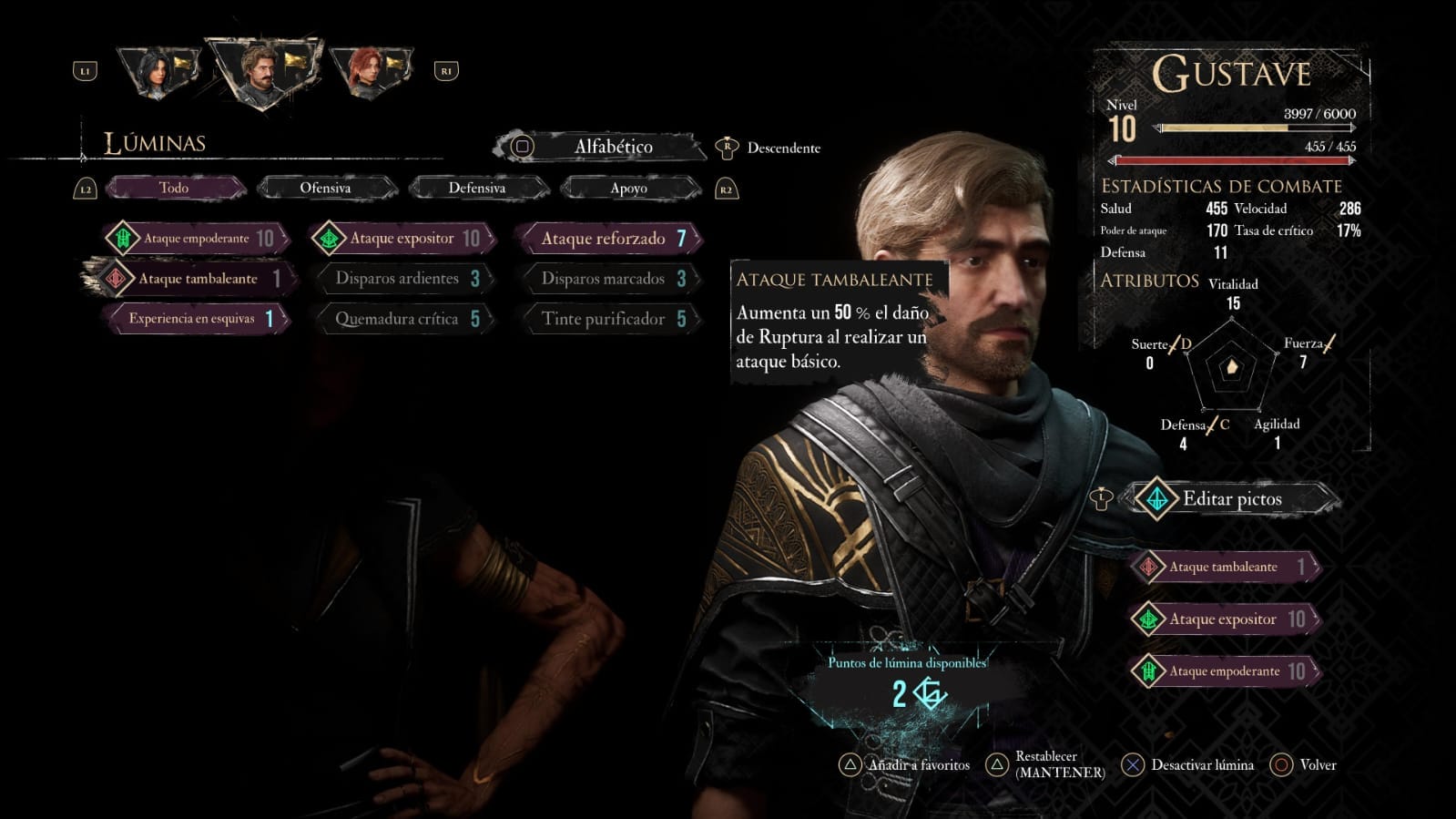This screenshot has width=1456, height=819.
Task: Select the equipped Ataque expositor picto slot
Action: (1224, 619)
